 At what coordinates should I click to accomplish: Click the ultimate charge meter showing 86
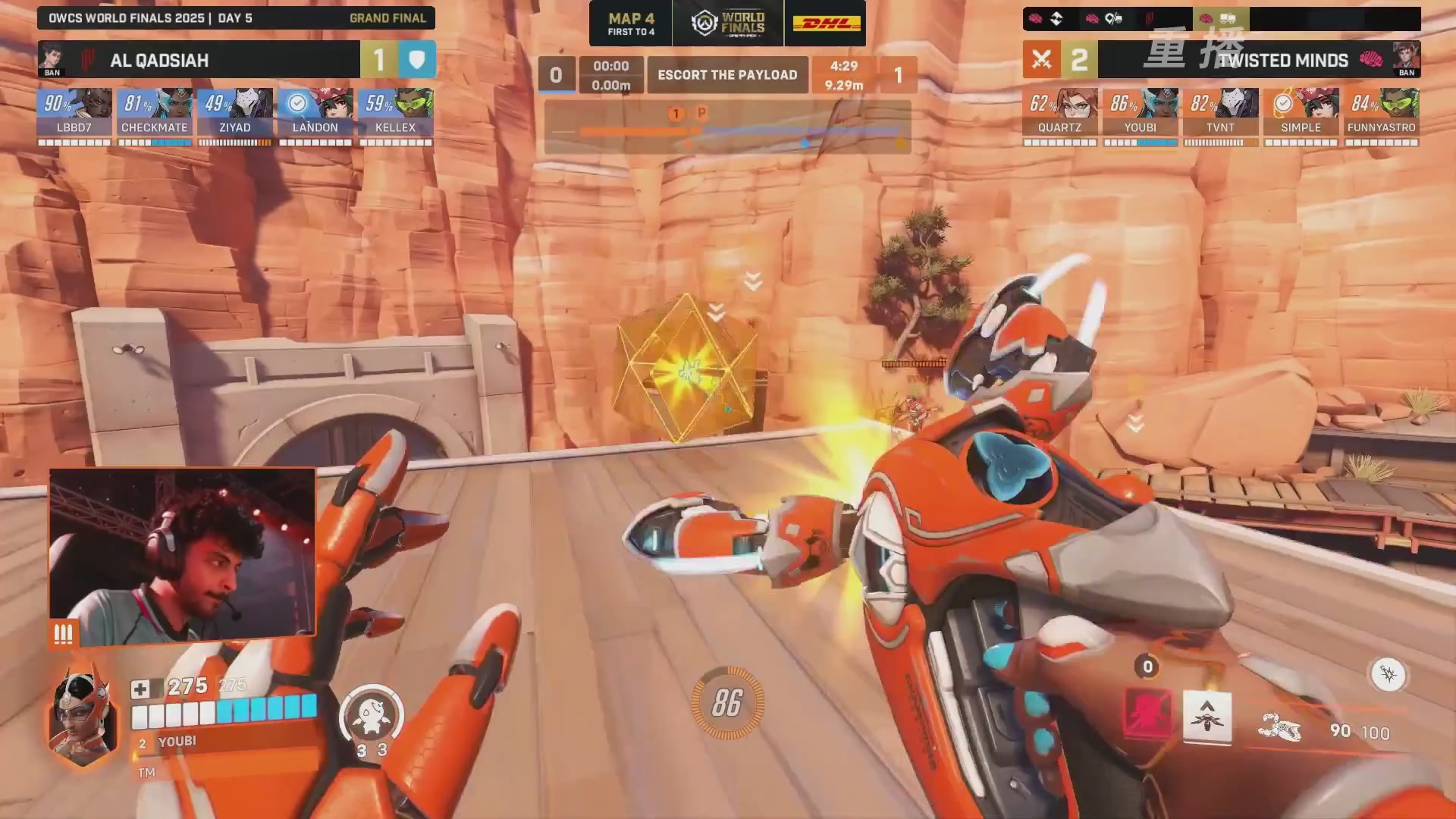(x=727, y=703)
